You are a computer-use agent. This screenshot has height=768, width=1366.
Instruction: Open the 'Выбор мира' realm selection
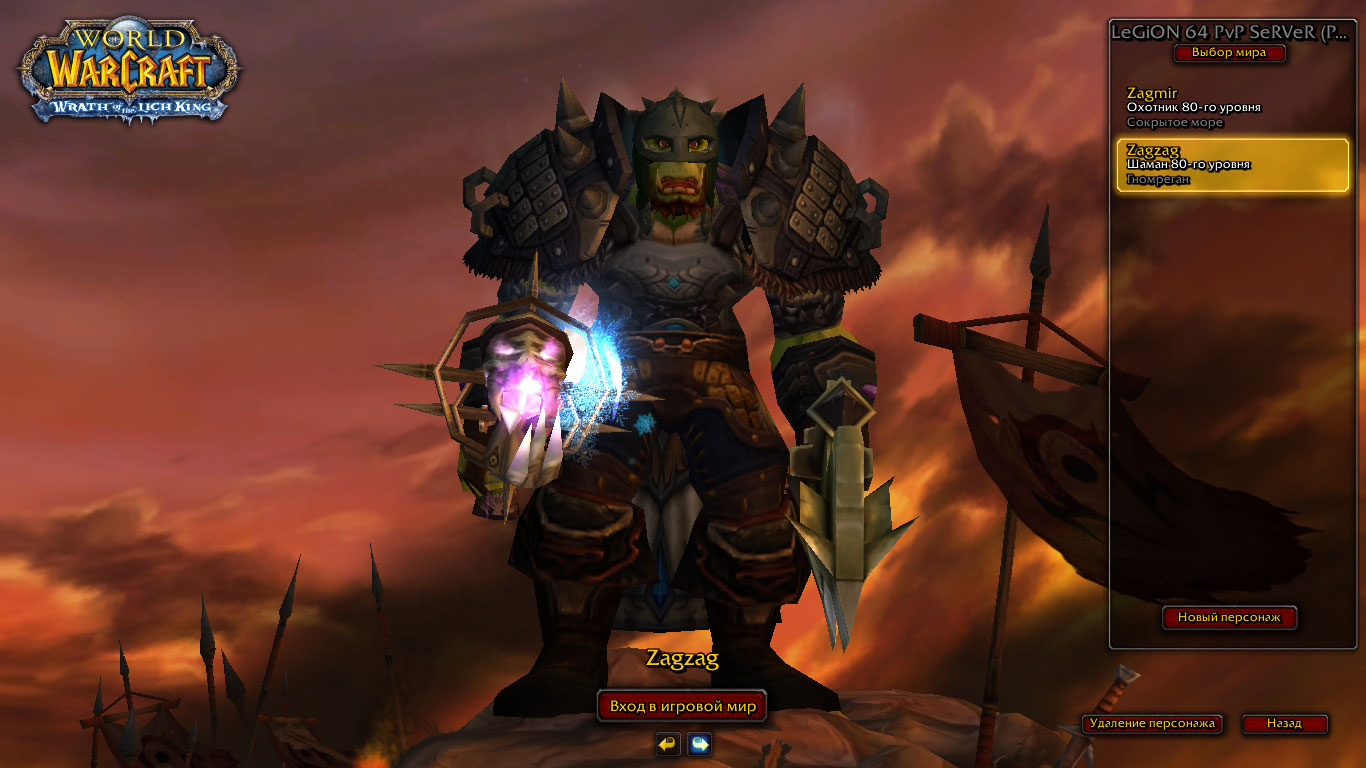click(x=1229, y=53)
